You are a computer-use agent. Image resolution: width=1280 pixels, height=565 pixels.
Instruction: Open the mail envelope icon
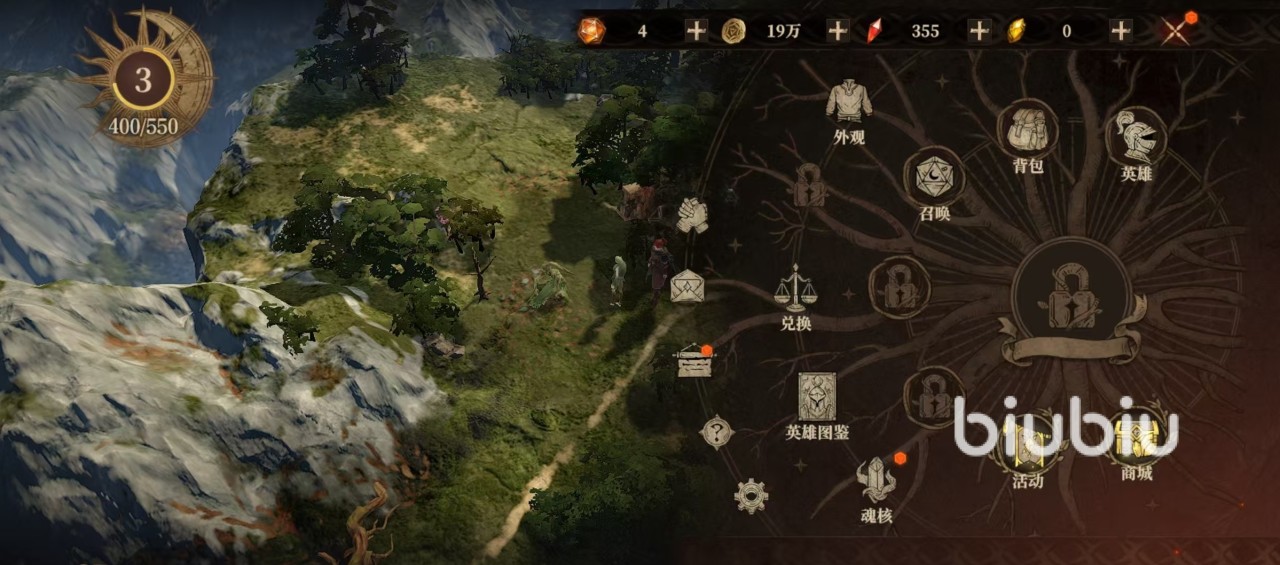point(688,287)
